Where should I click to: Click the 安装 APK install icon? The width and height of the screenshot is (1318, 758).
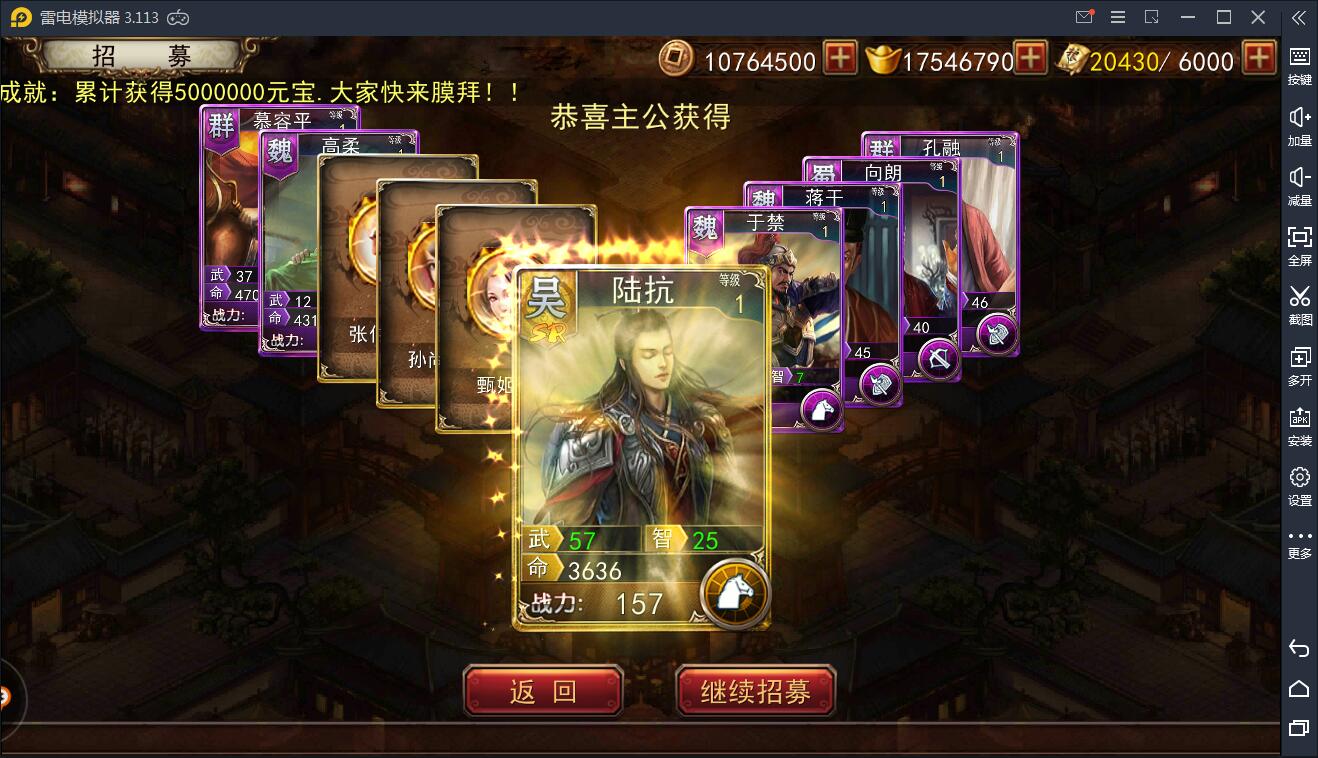[1299, 425]
